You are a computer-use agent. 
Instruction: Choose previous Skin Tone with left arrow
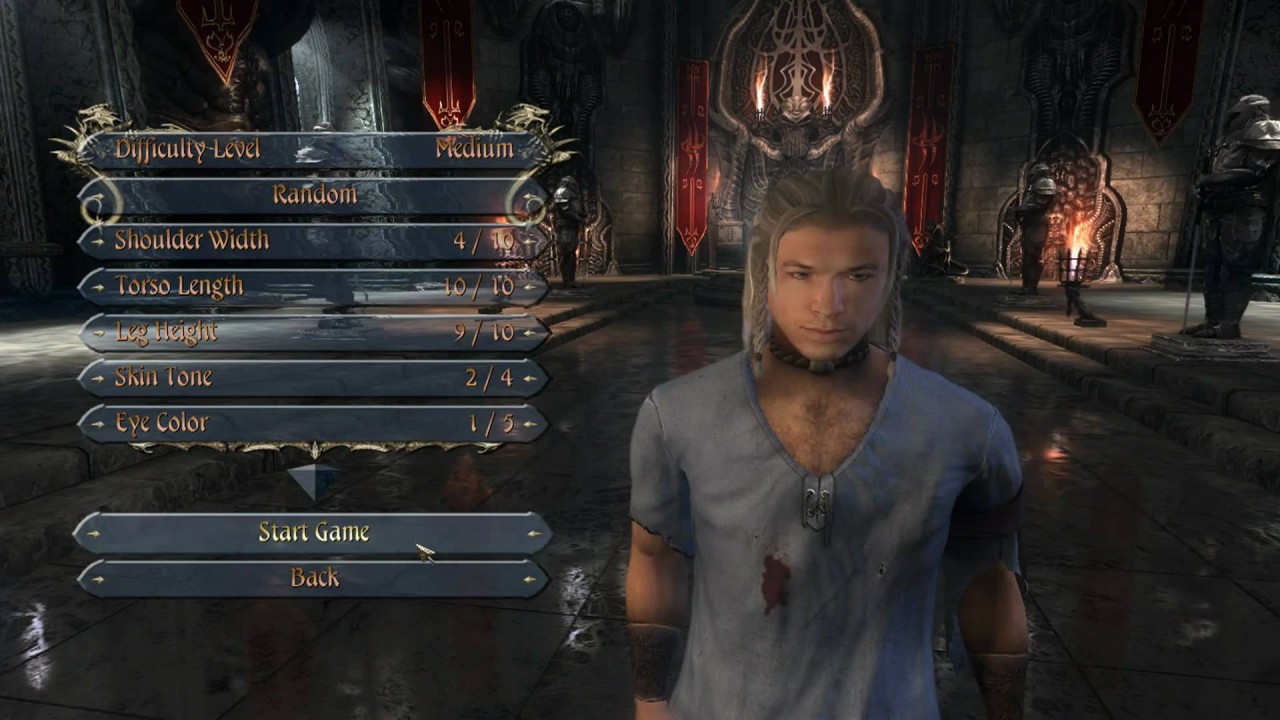[97, 378]
